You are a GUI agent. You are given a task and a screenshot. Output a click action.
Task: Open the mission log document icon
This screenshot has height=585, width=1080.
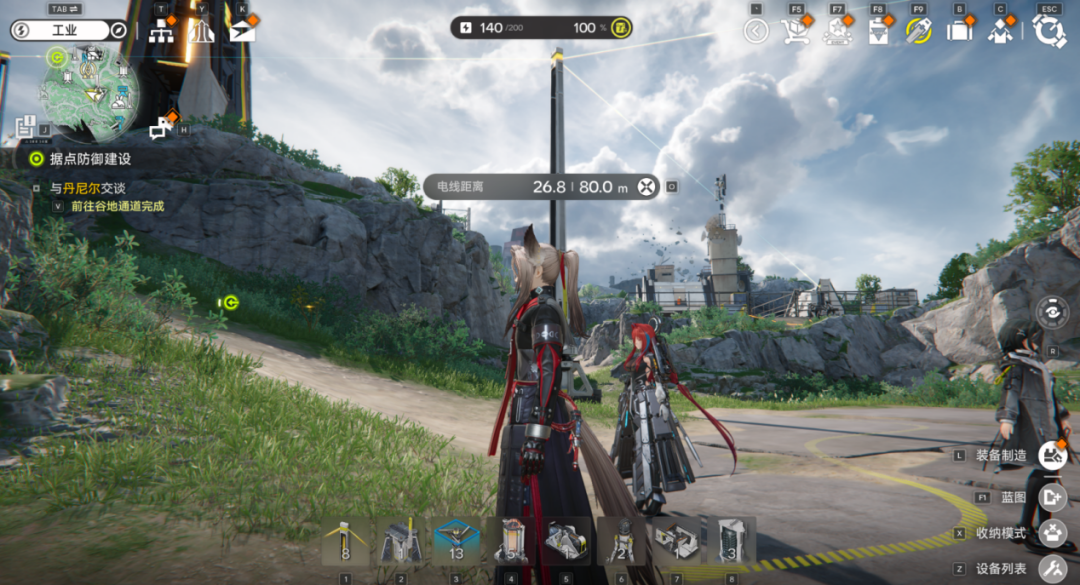pyautogui.click(x=26, y=127)
